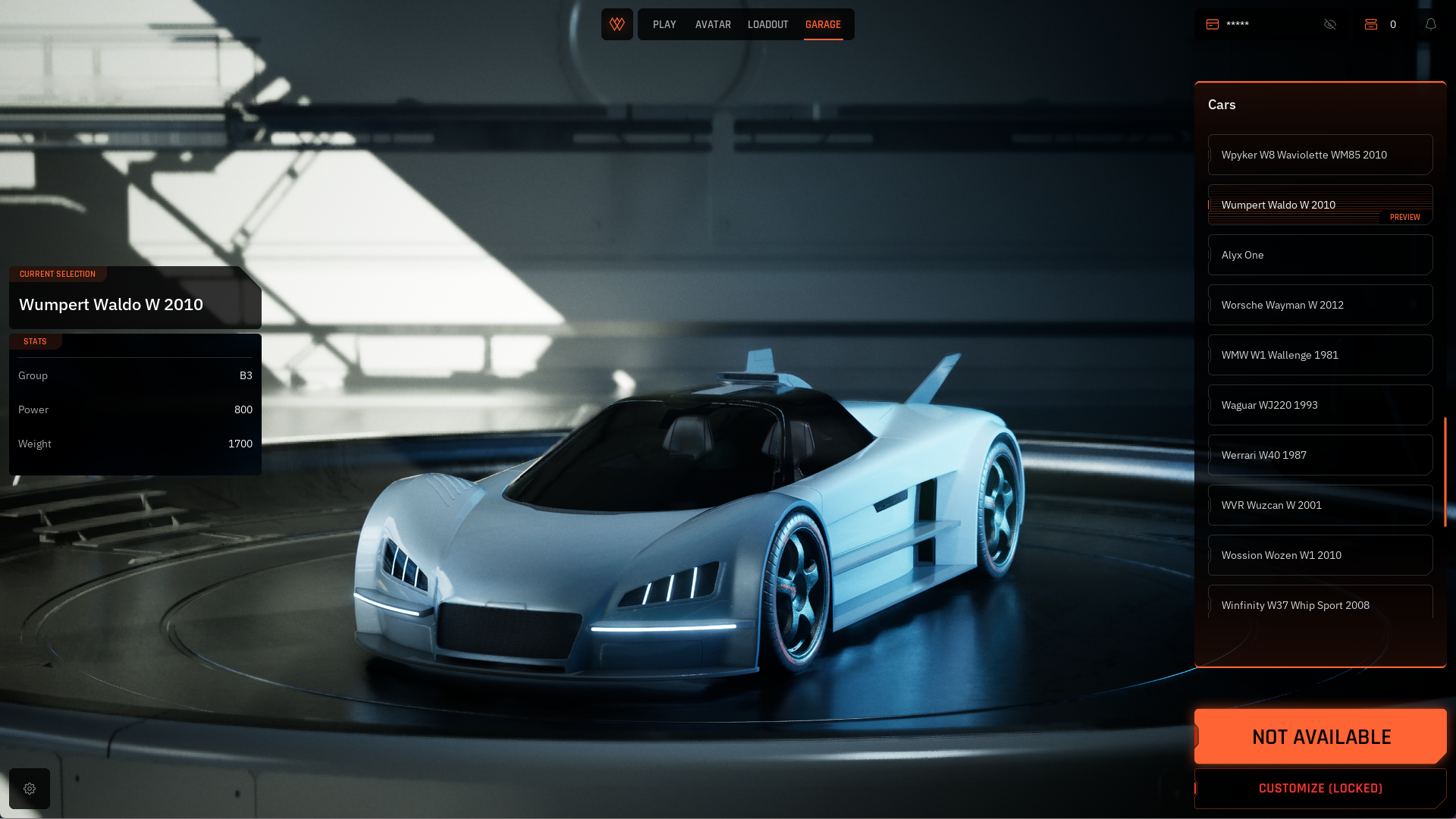The width and height of the screenshot is (1456, 819).
Task: Choose Wpyker W8 Waviolette WM85 2010
Action: click(x=1319, y=155)
